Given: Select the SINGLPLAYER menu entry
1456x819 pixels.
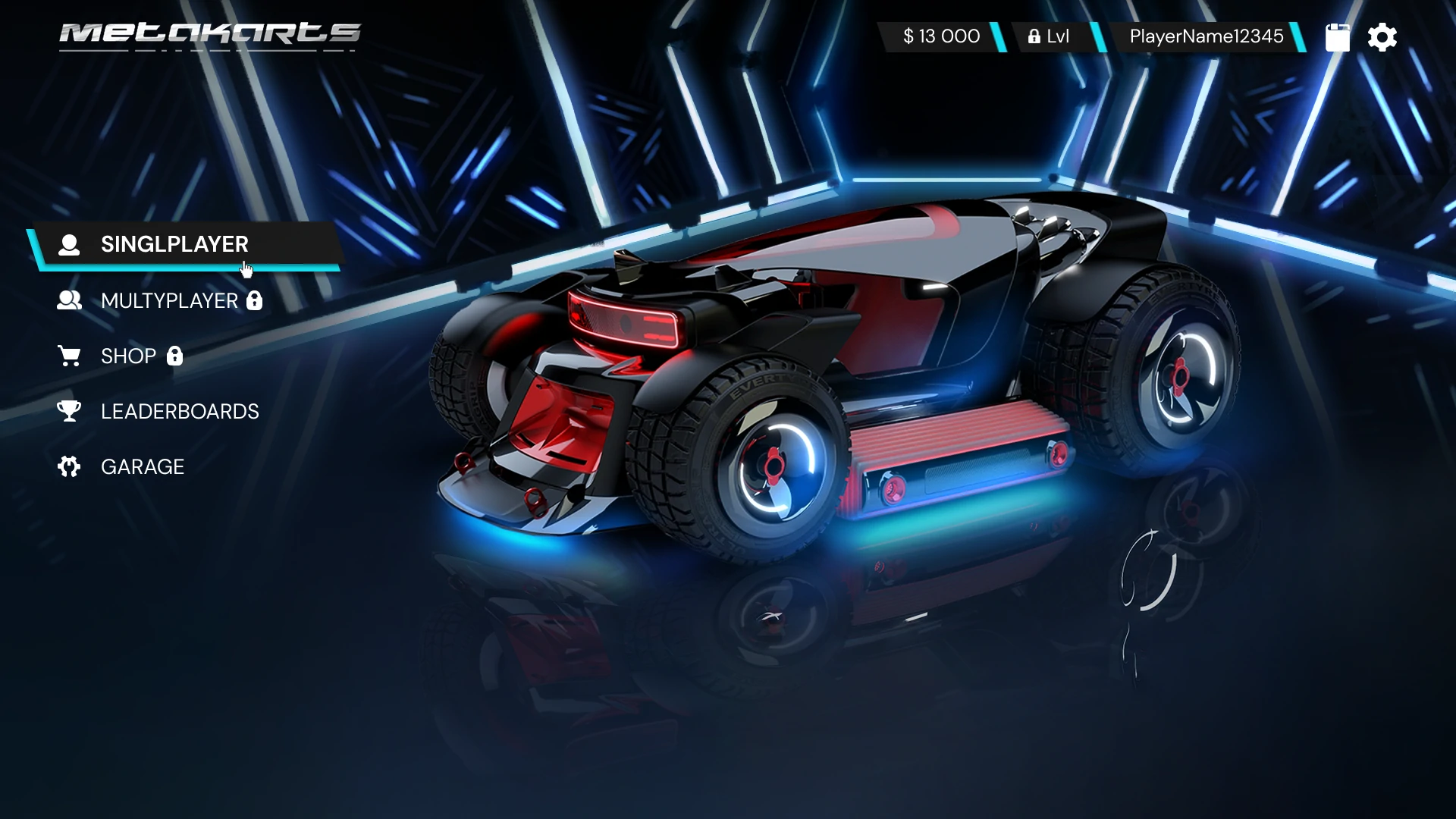Looking at the screenshot, I should tap(174, 244).
